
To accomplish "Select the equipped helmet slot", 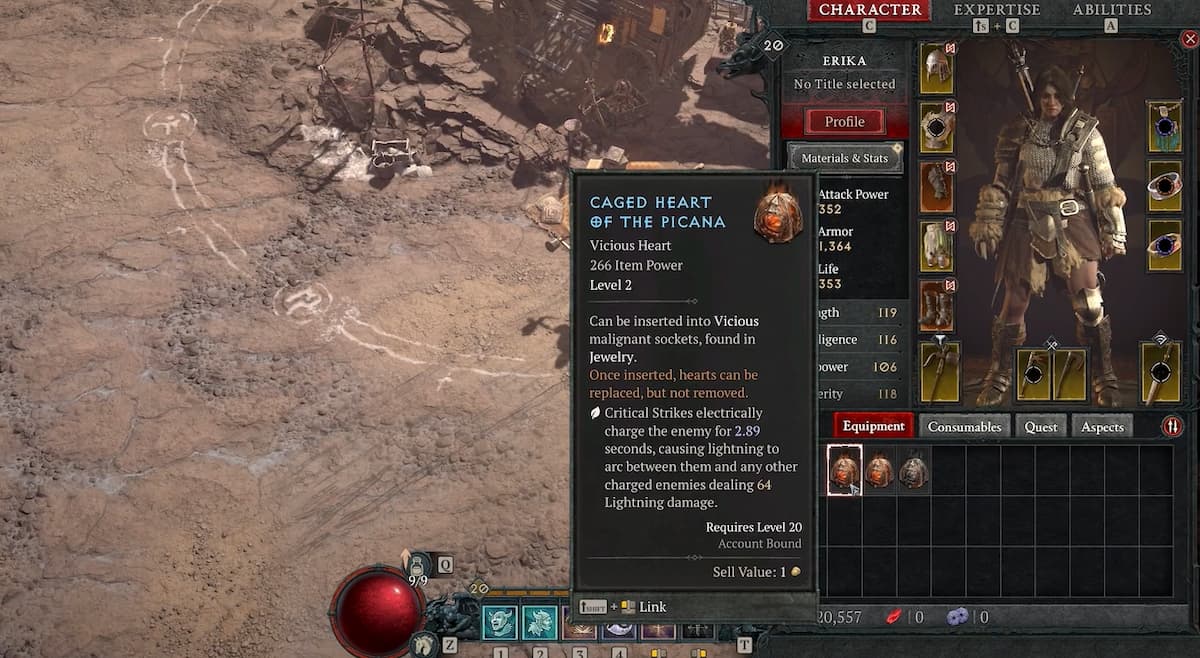I will click(x=937, y=68).
